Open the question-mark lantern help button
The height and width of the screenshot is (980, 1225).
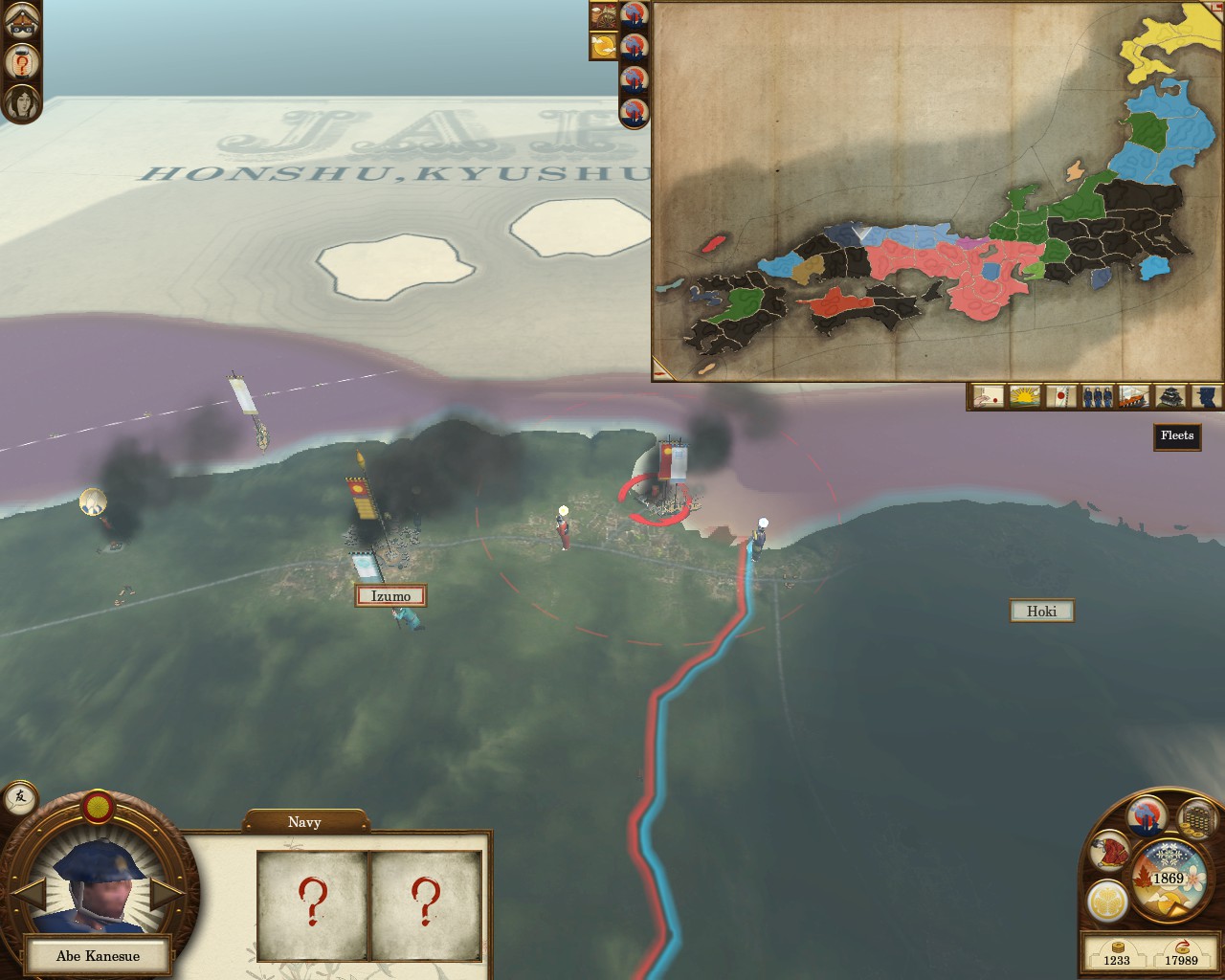click(21, 63)
